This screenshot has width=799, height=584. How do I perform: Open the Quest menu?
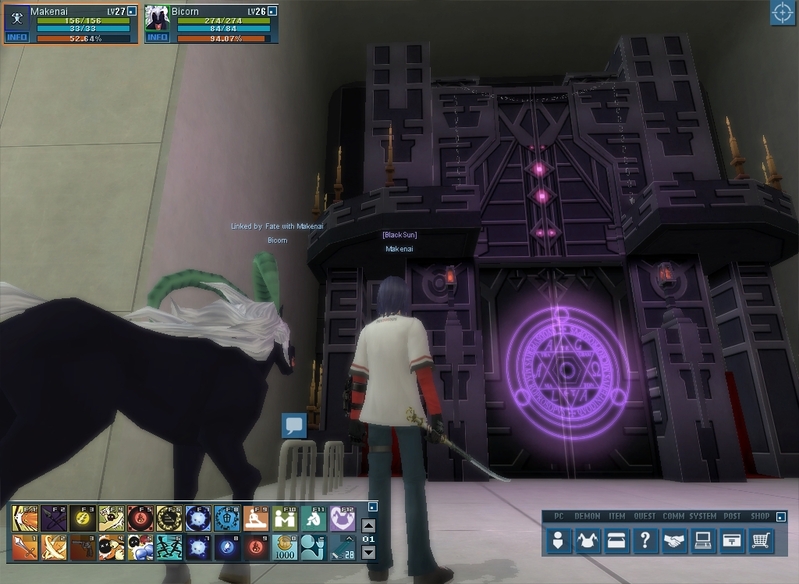[x=646, y=540]
